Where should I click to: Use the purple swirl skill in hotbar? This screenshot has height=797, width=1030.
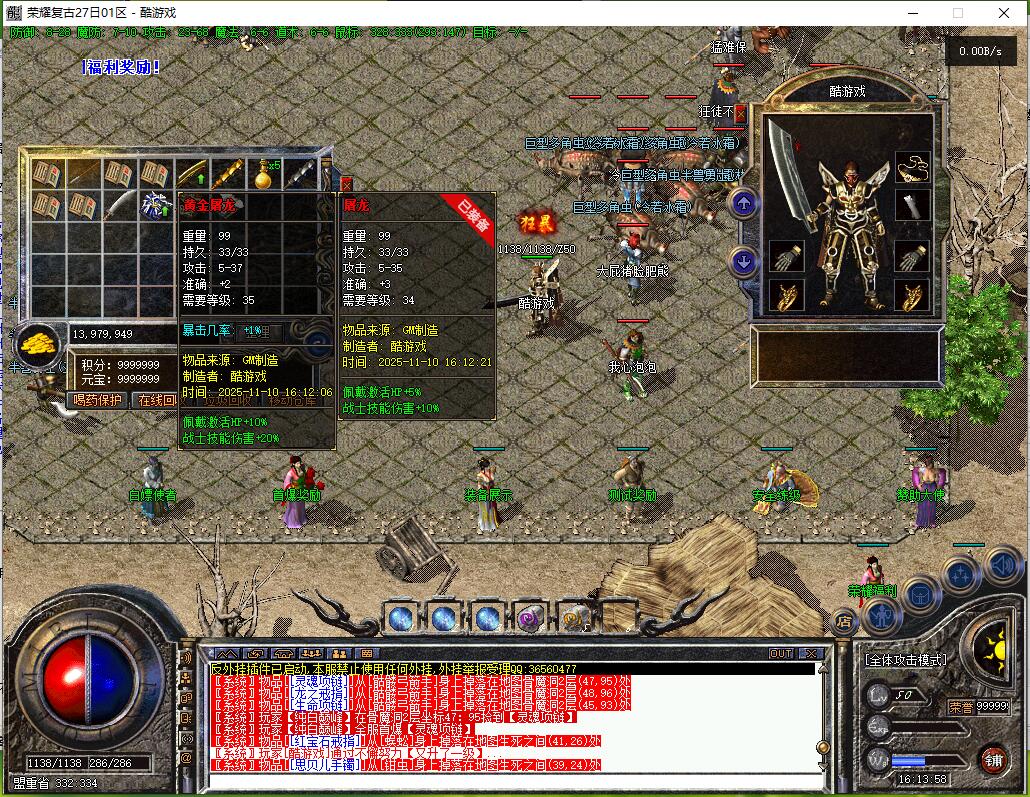click(531, 619)
